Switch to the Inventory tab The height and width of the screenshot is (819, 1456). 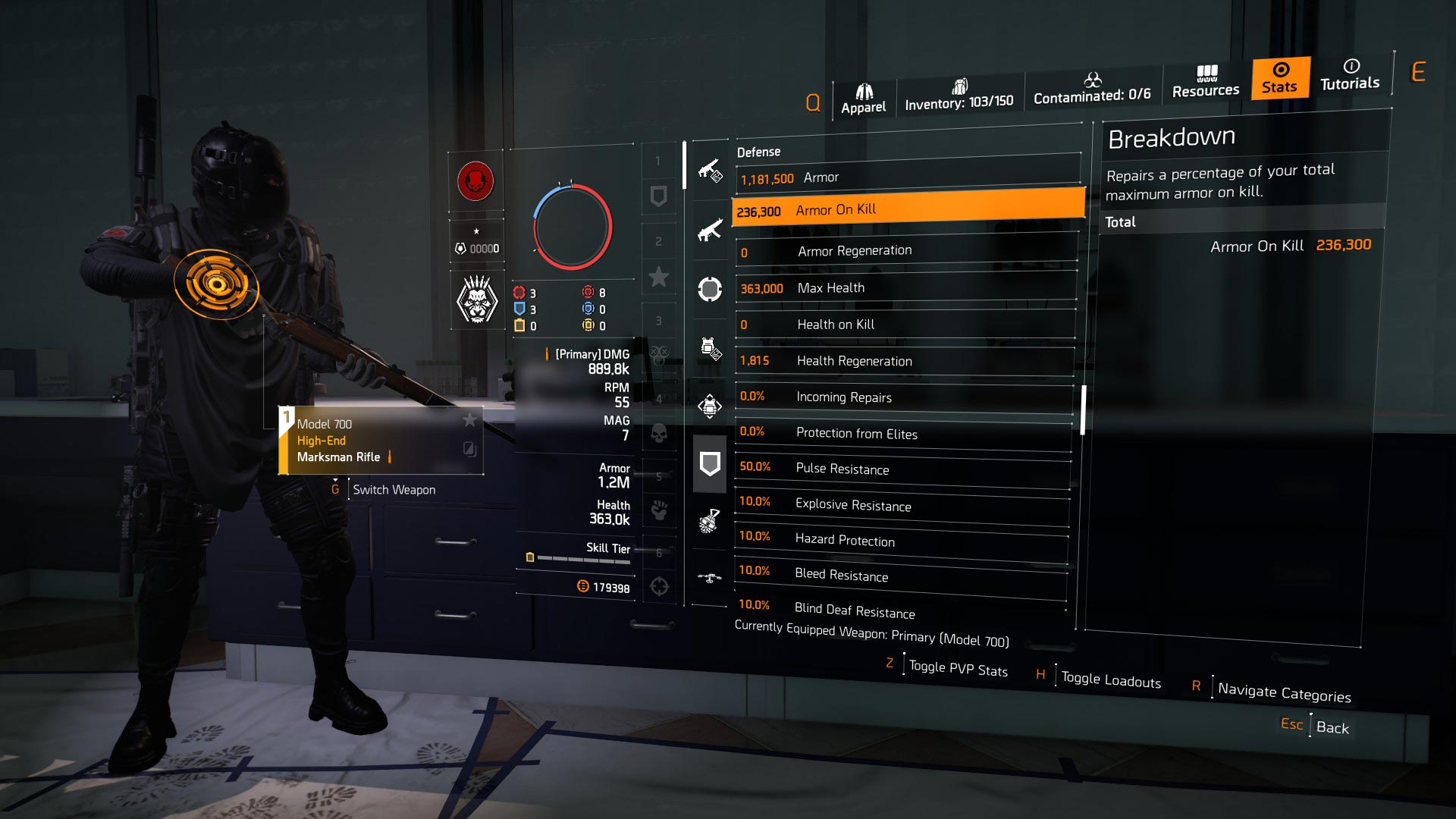pos(959,95)
